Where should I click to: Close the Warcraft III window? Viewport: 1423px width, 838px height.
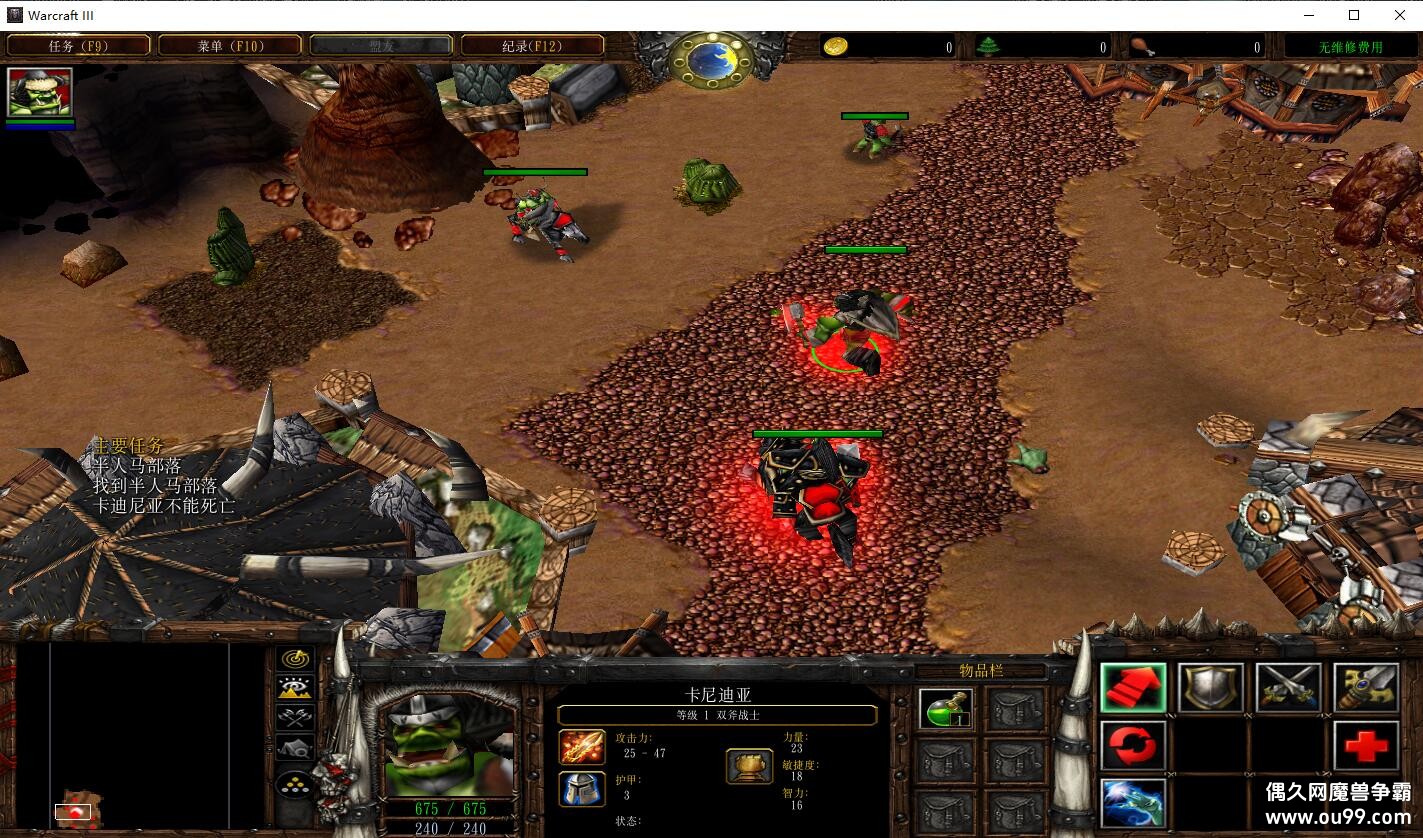1399,15
